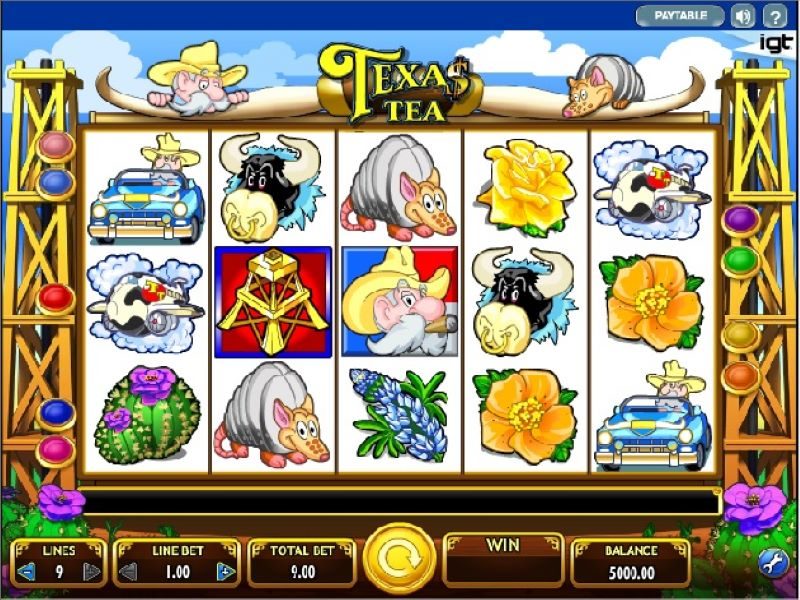
Task: Raise the line bet amount
Action: pos(227,572)
